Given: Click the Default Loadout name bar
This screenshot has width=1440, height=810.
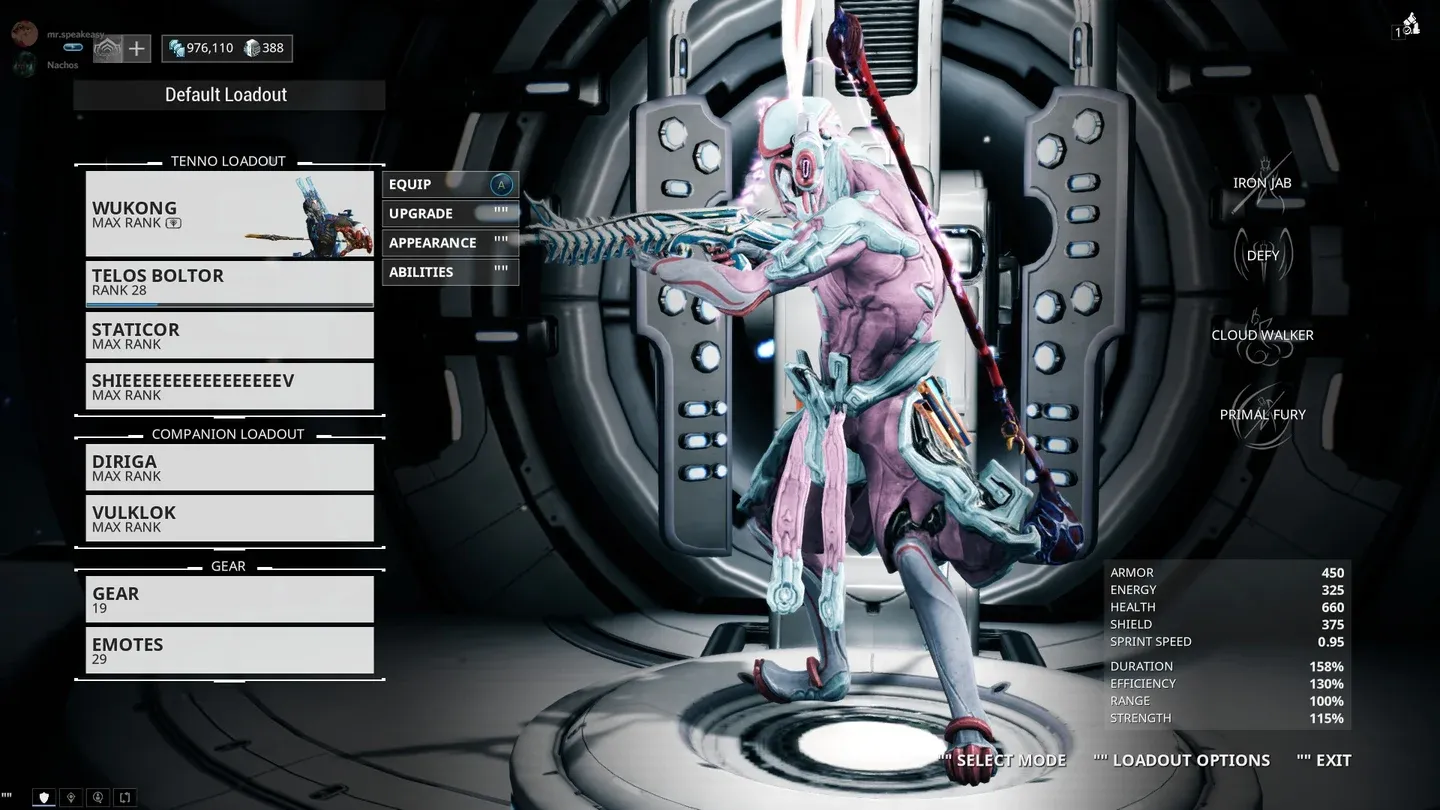Looking at the screenshot, I should click(229, 95).
